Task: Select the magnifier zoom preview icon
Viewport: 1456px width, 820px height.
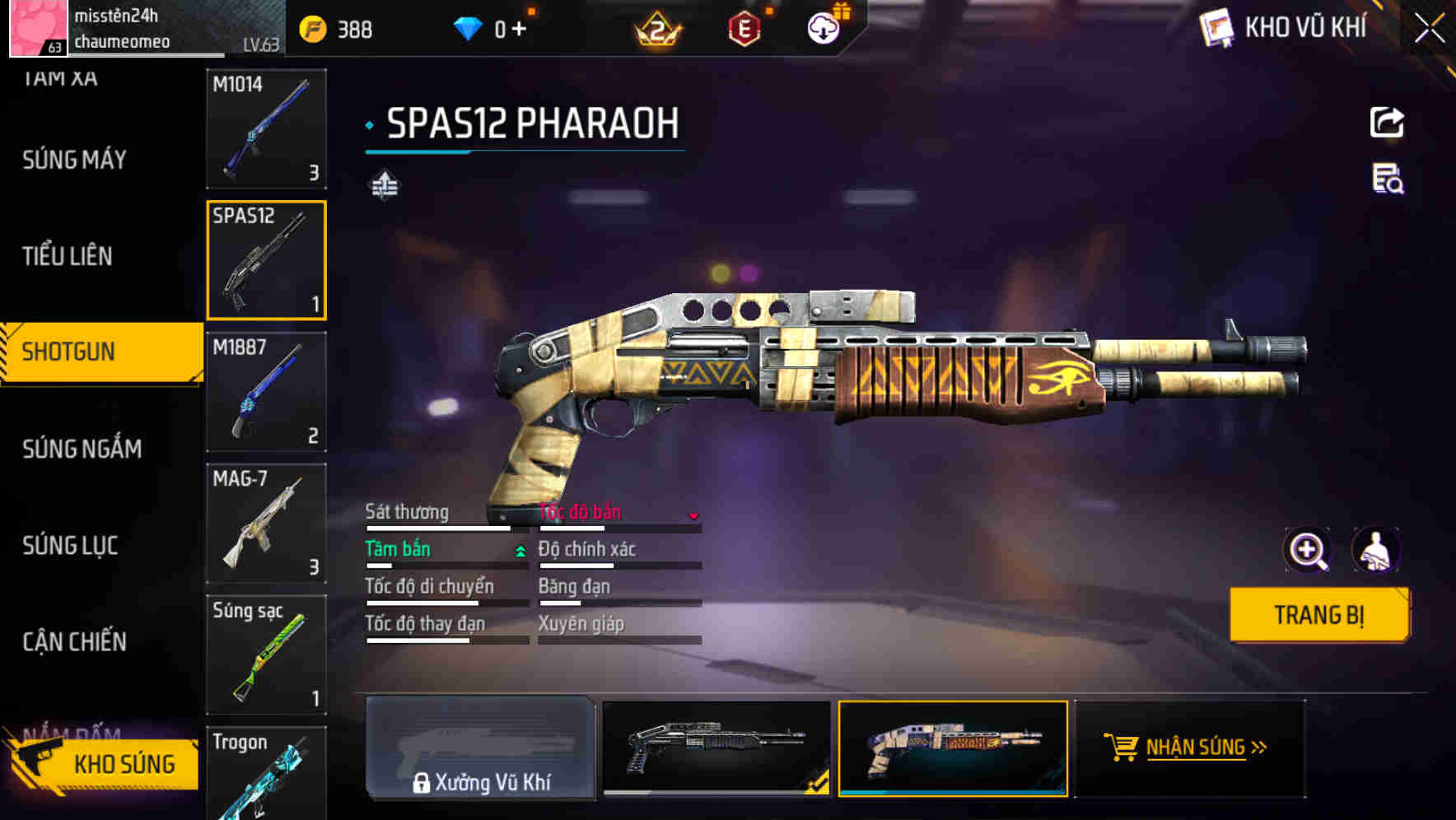Action: click(1307, 549)
